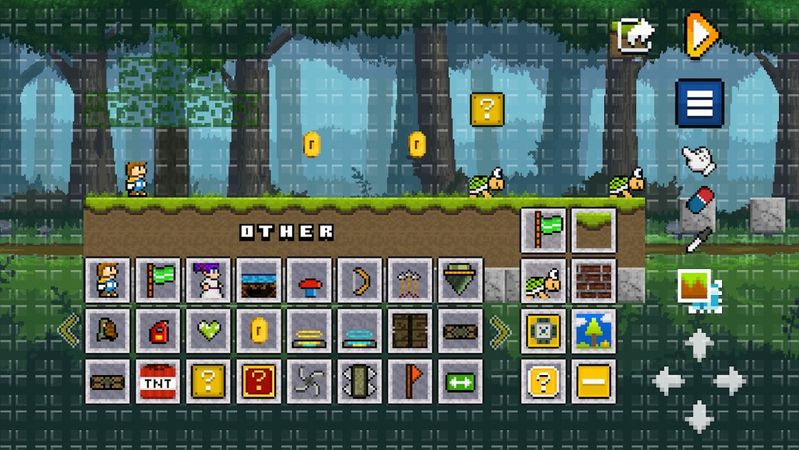799x450 pixels.
Task: Select the green double-arrow block
Action: click(x=460, y=381)
